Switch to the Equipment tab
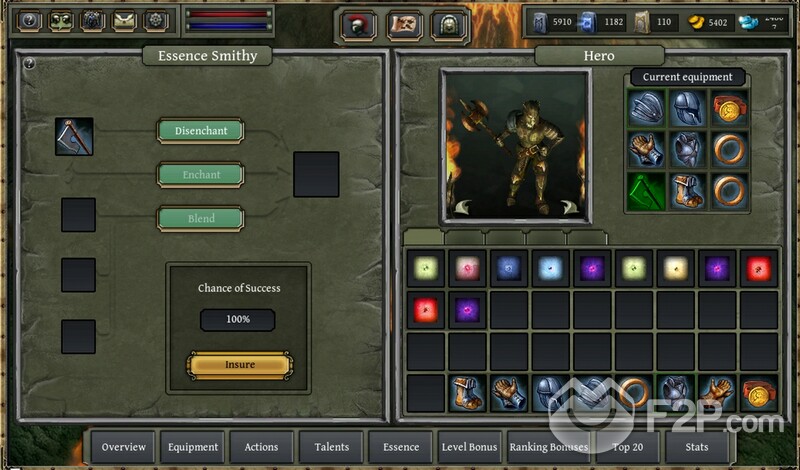This screenshot has width=800, height=470. pyautogui.click(x=192, y=447)
